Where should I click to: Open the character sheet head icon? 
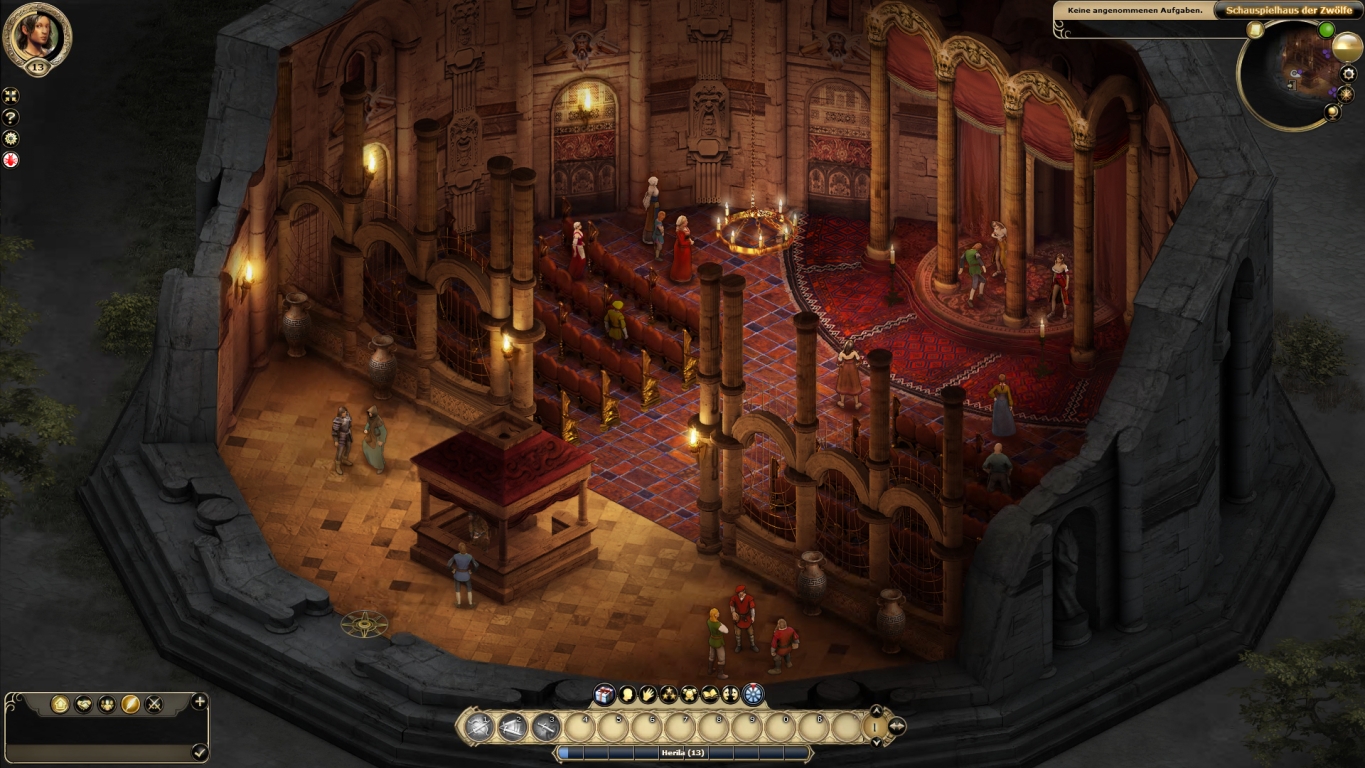tap(626, 695)
